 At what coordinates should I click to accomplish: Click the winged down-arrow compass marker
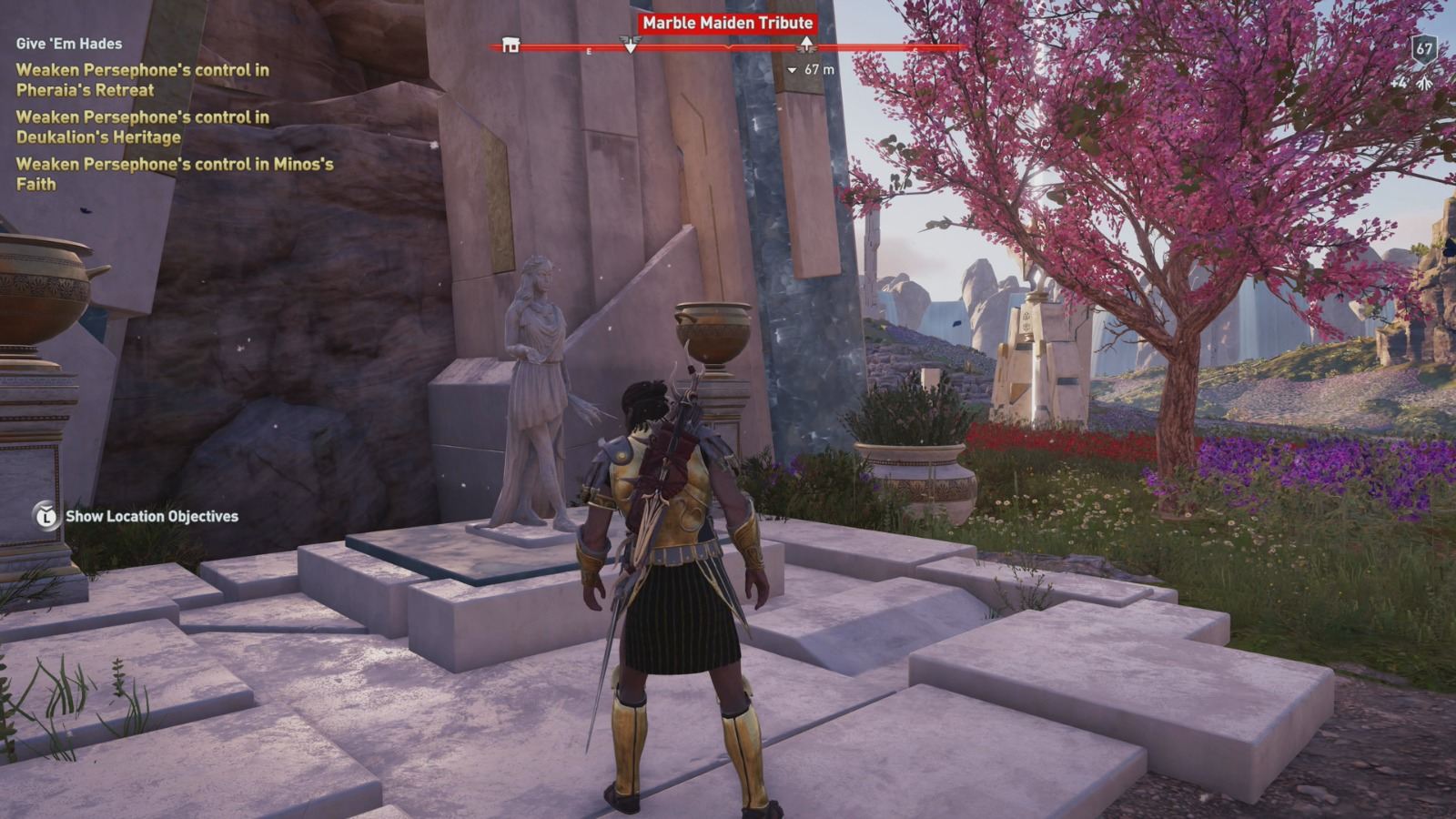coord(630,44)
